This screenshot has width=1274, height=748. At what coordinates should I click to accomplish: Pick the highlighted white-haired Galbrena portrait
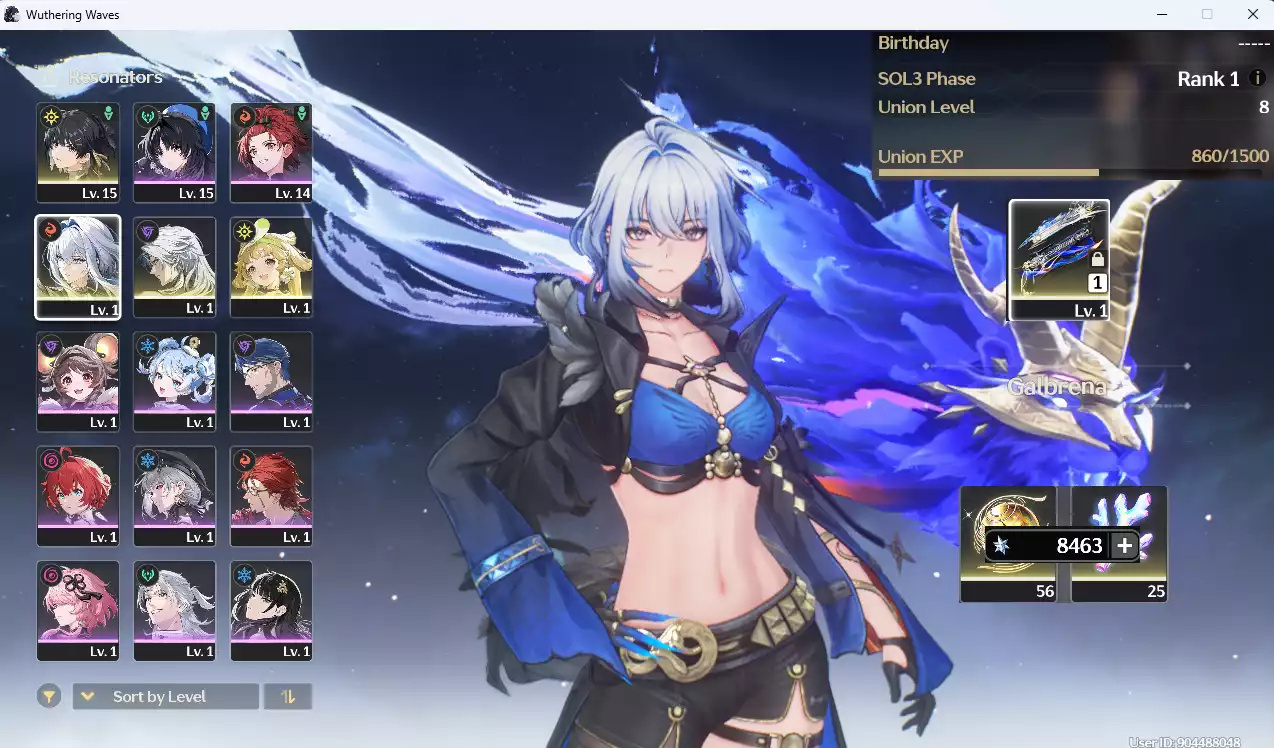click(x=78, y=267)
